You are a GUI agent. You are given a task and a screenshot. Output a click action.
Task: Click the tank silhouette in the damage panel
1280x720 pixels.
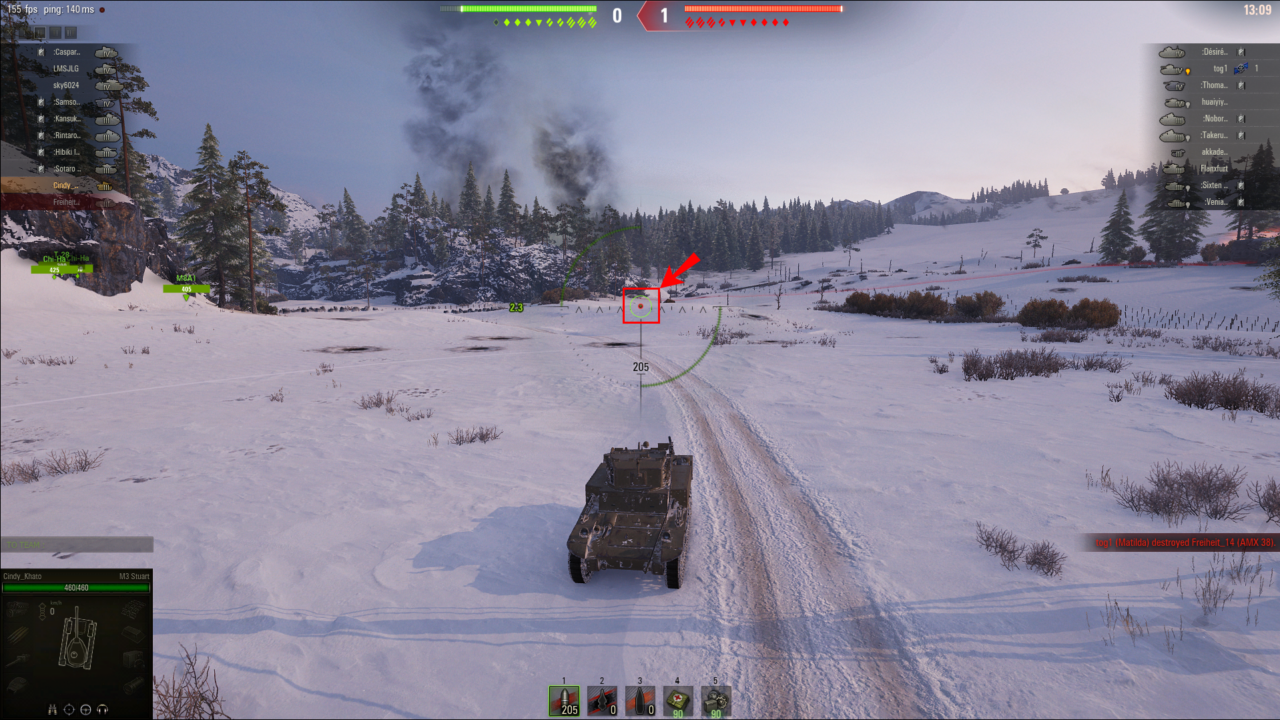78,644
